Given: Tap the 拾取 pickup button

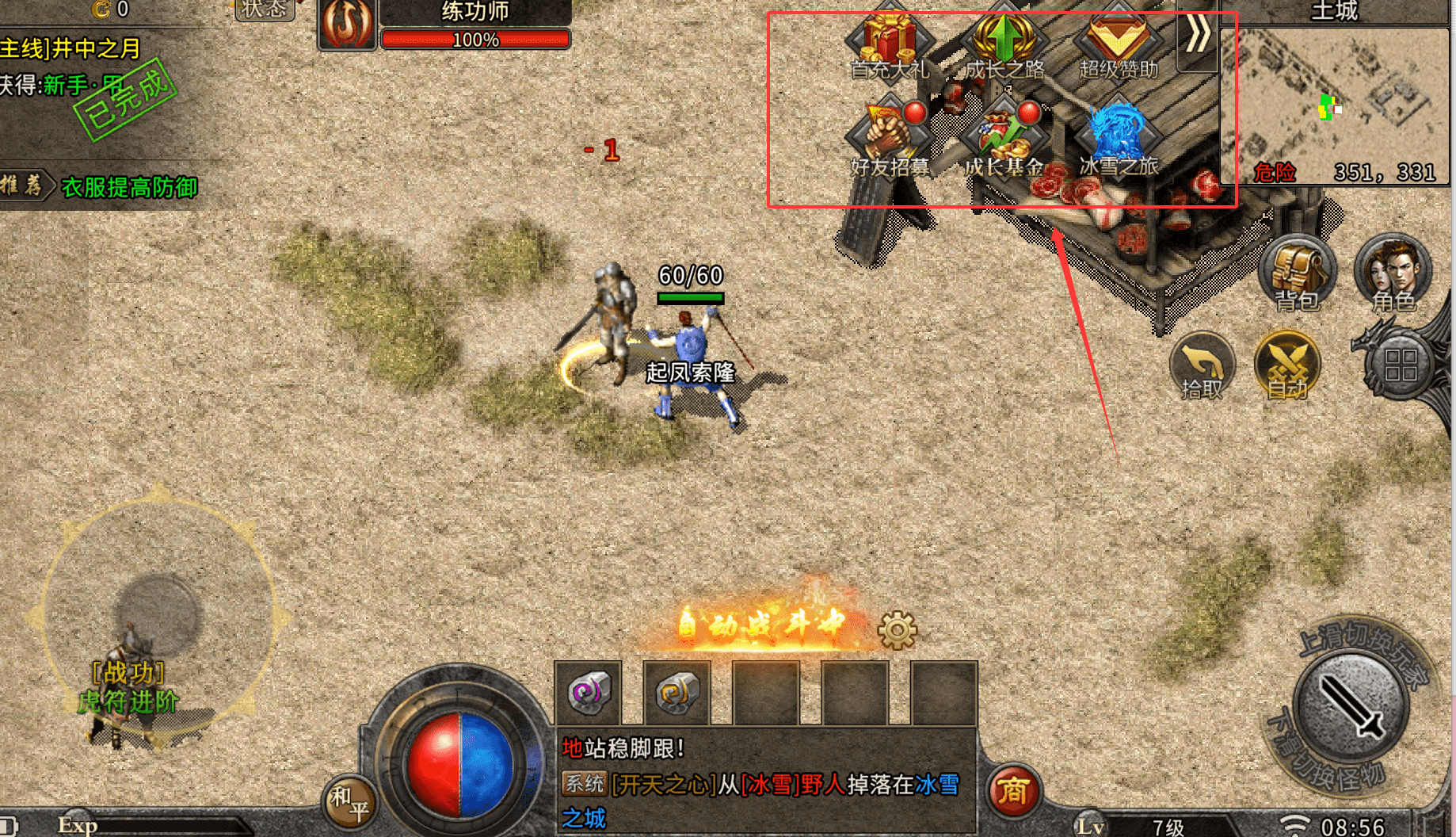Looking at the screenshot, I should [x=1202, y=366].
